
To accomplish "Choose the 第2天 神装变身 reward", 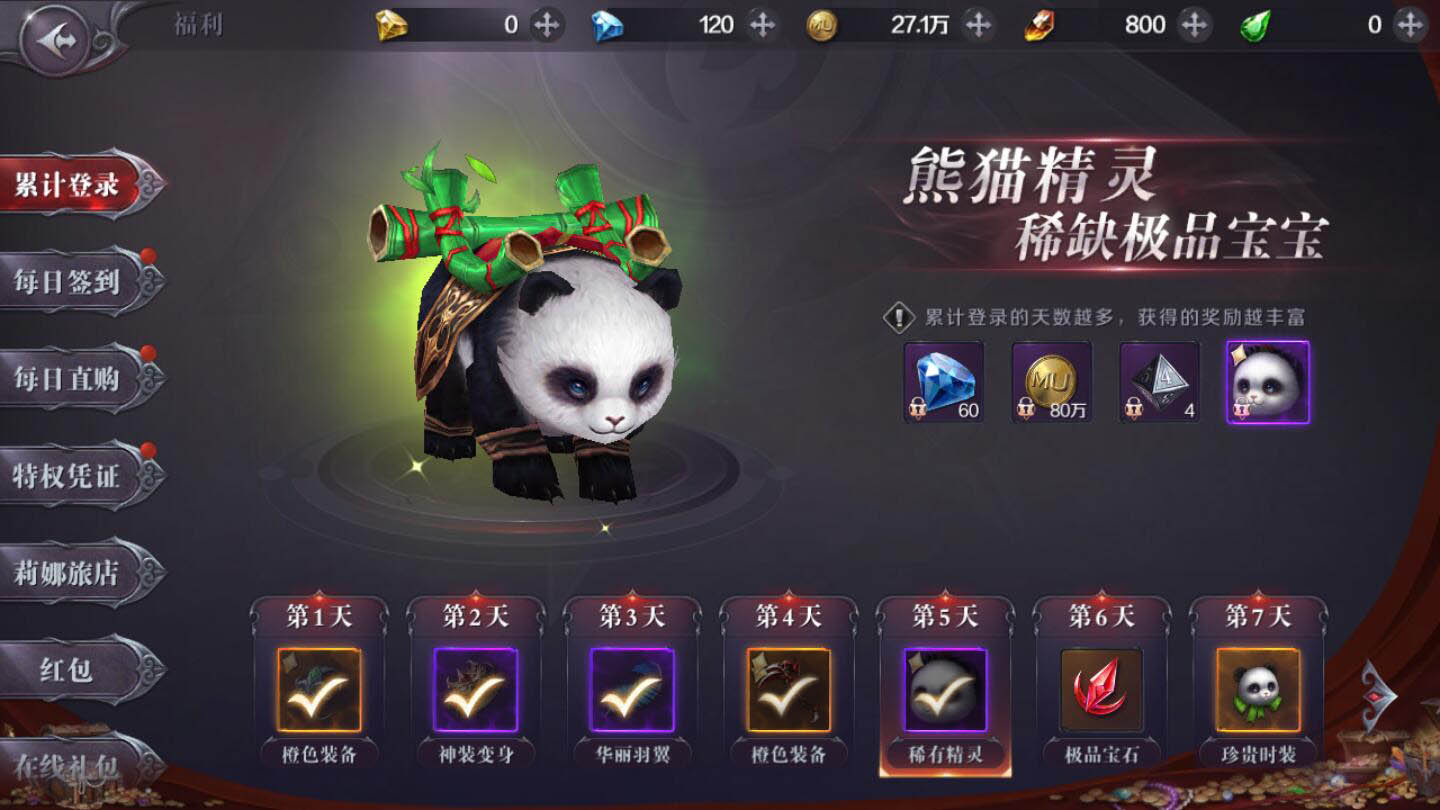I will click(x=476, y=690).
